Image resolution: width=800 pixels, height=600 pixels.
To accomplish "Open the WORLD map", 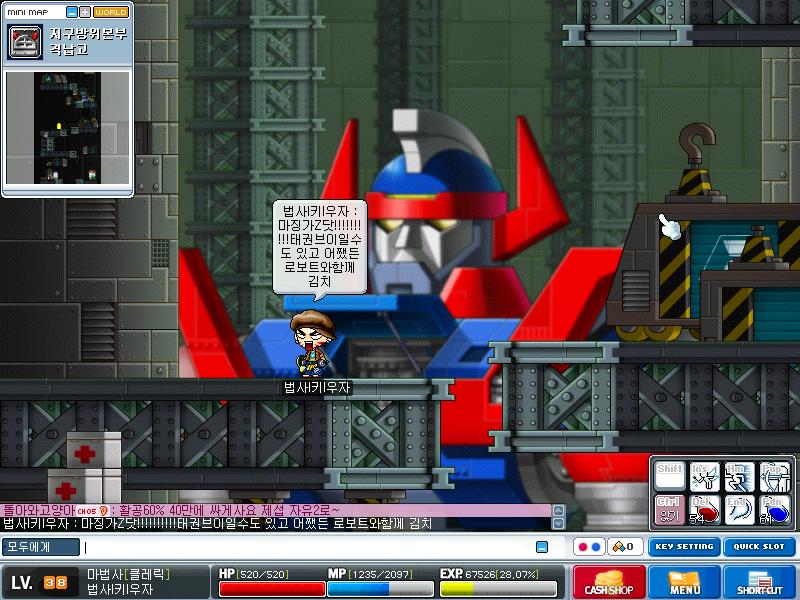I will 111,12.
